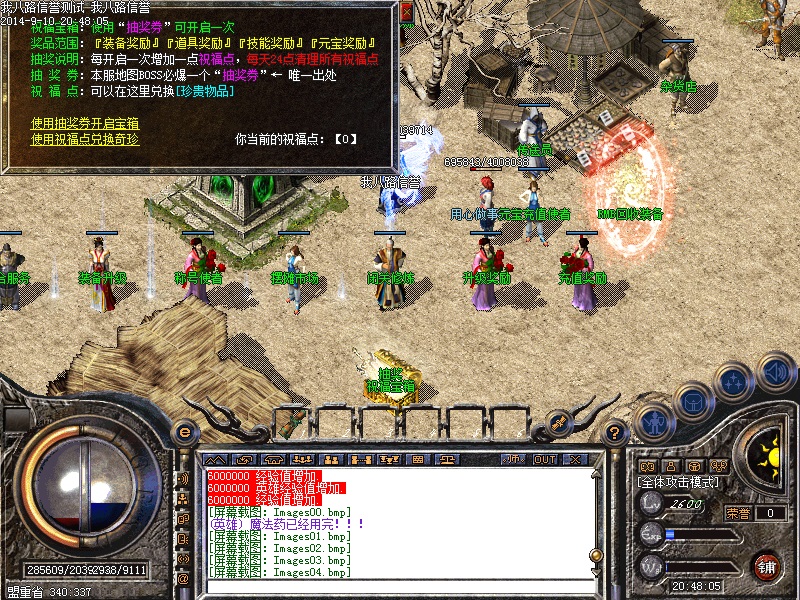The width and height of the screenshot is (800, 600).
Task: Click the mountain icon above chat
Action: pyautogui.click(x=217, y=459)
